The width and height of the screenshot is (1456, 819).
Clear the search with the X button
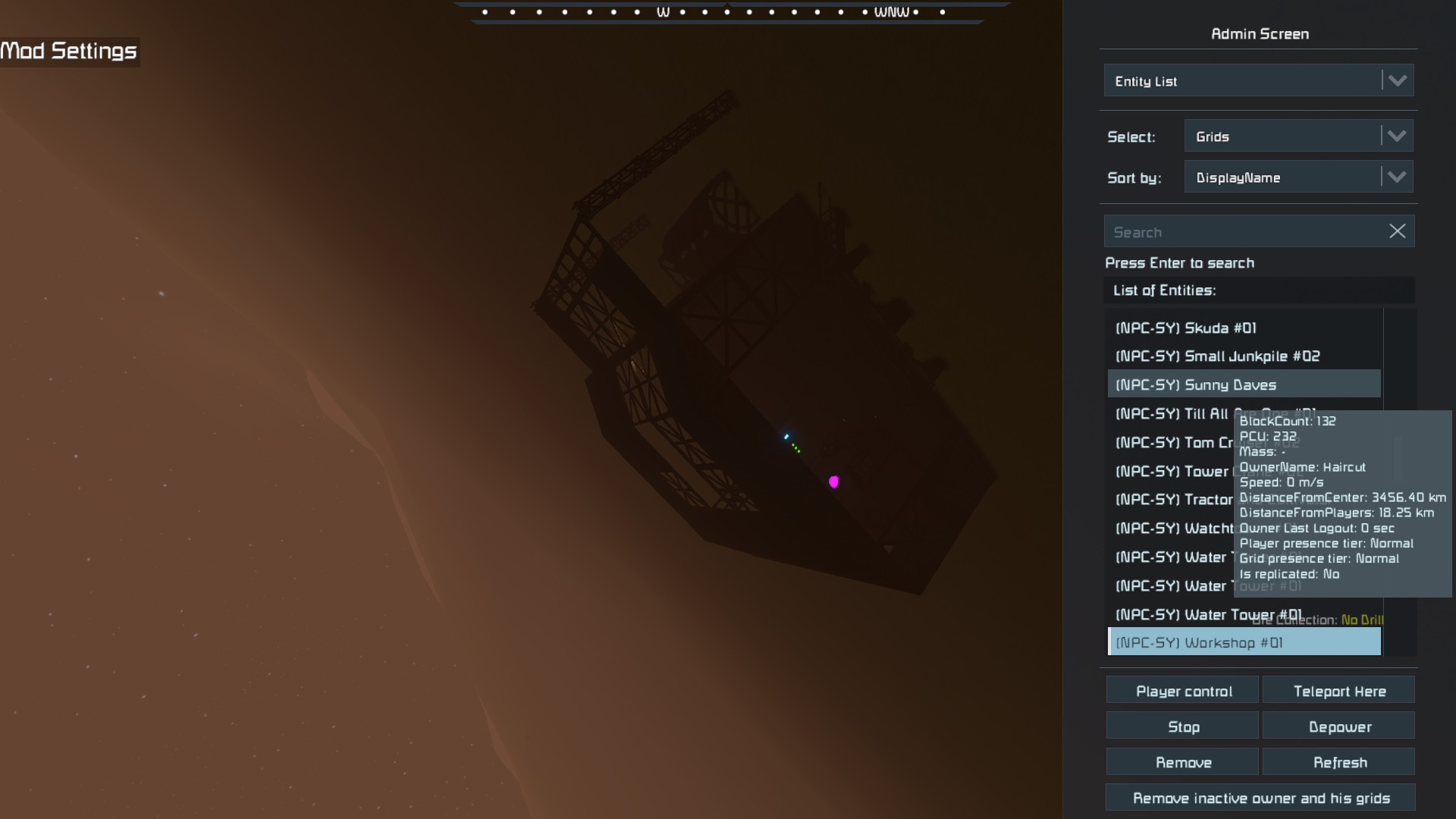1397,232
